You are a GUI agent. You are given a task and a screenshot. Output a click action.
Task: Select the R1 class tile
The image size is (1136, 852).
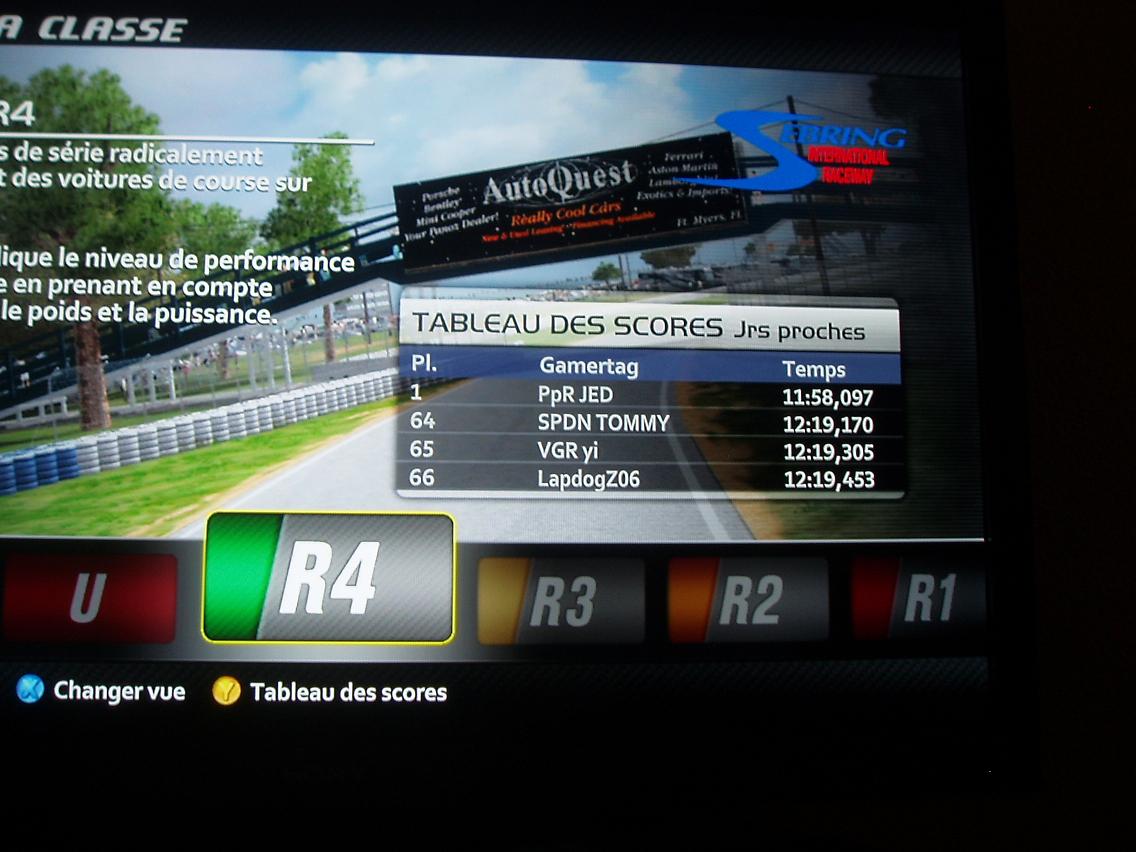pyautogui.click(x=920, y=598)
